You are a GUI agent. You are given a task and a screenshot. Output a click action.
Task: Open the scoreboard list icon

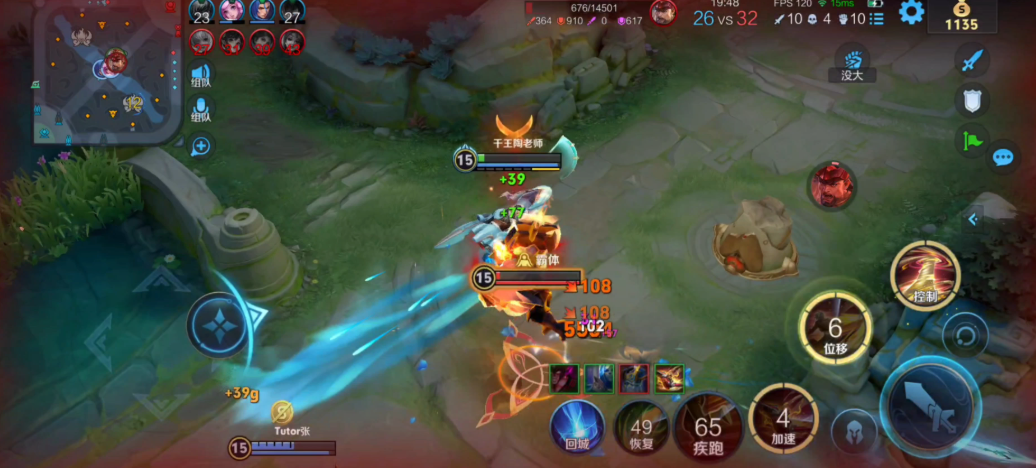pyautogui.click(x=877, y=18)
